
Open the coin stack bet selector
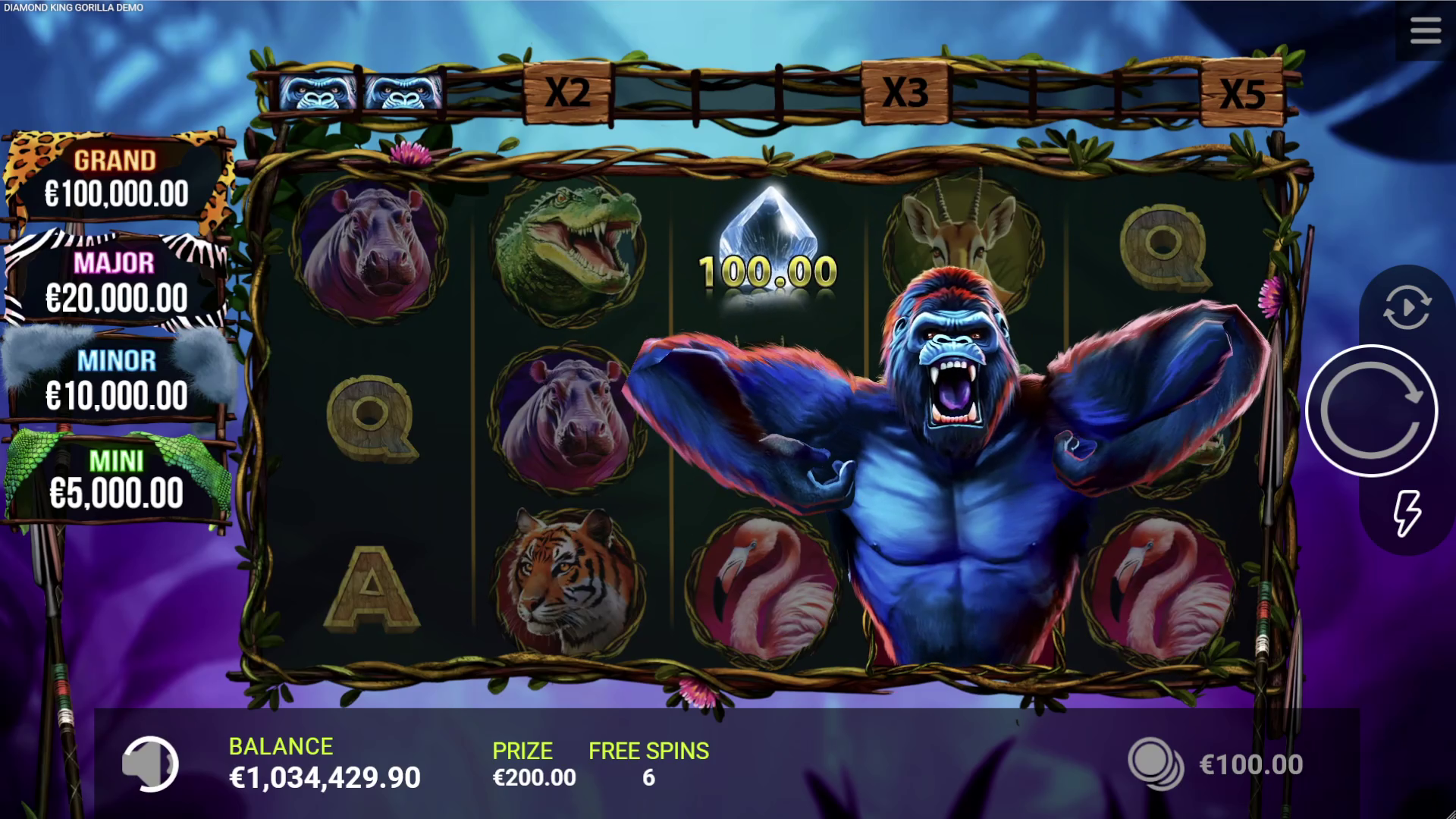tap(1155, 764)
